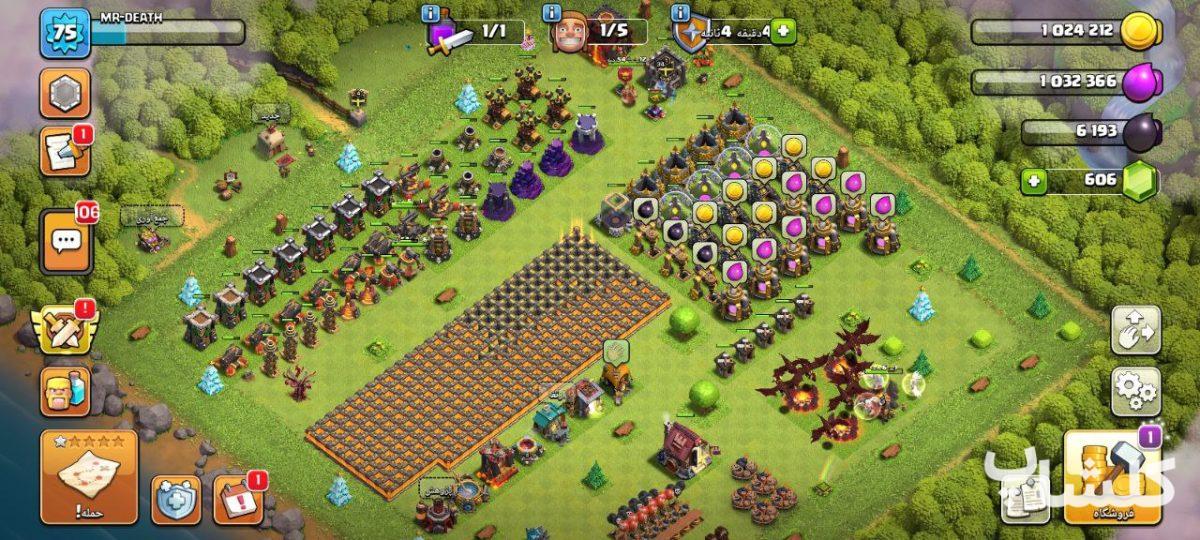Click the green plus next to gems
The height and width of the screenshot is (540, 1200).
tap(1035, 183)
